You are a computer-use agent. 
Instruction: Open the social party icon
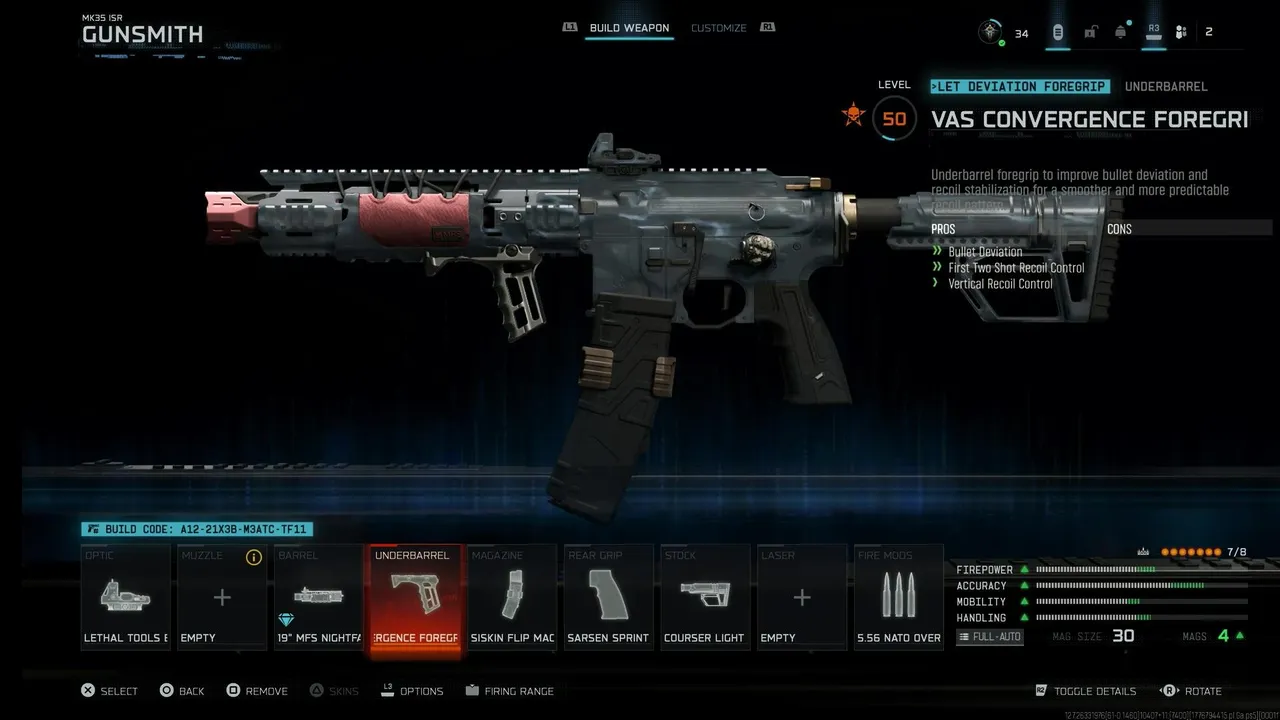1181,33
